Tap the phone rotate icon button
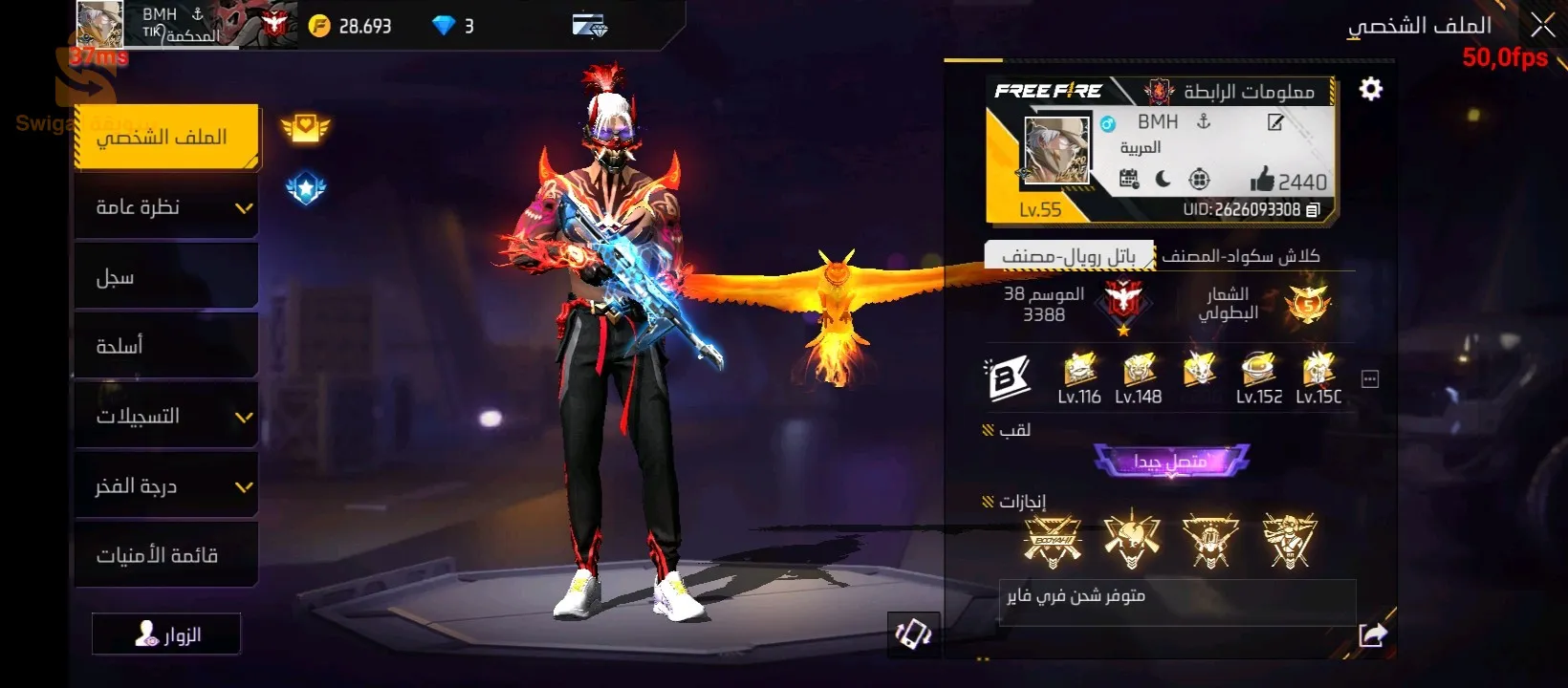Screen dimensions: 1568x688 (913, 634)
